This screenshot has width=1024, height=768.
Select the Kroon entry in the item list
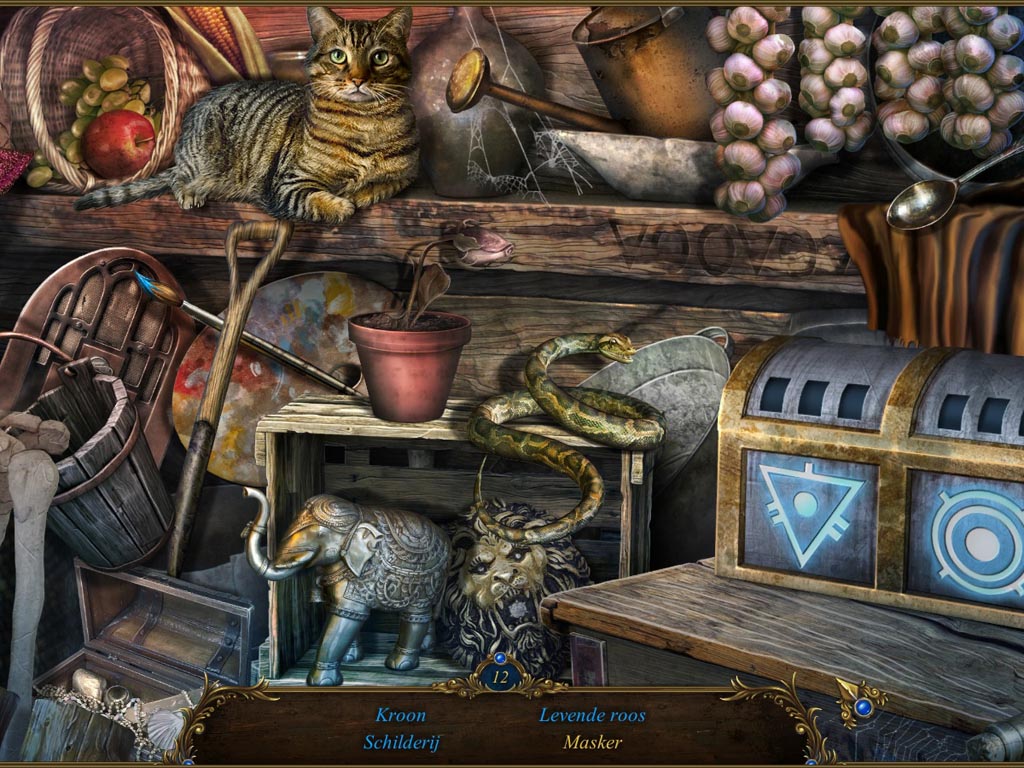(400, 715)
